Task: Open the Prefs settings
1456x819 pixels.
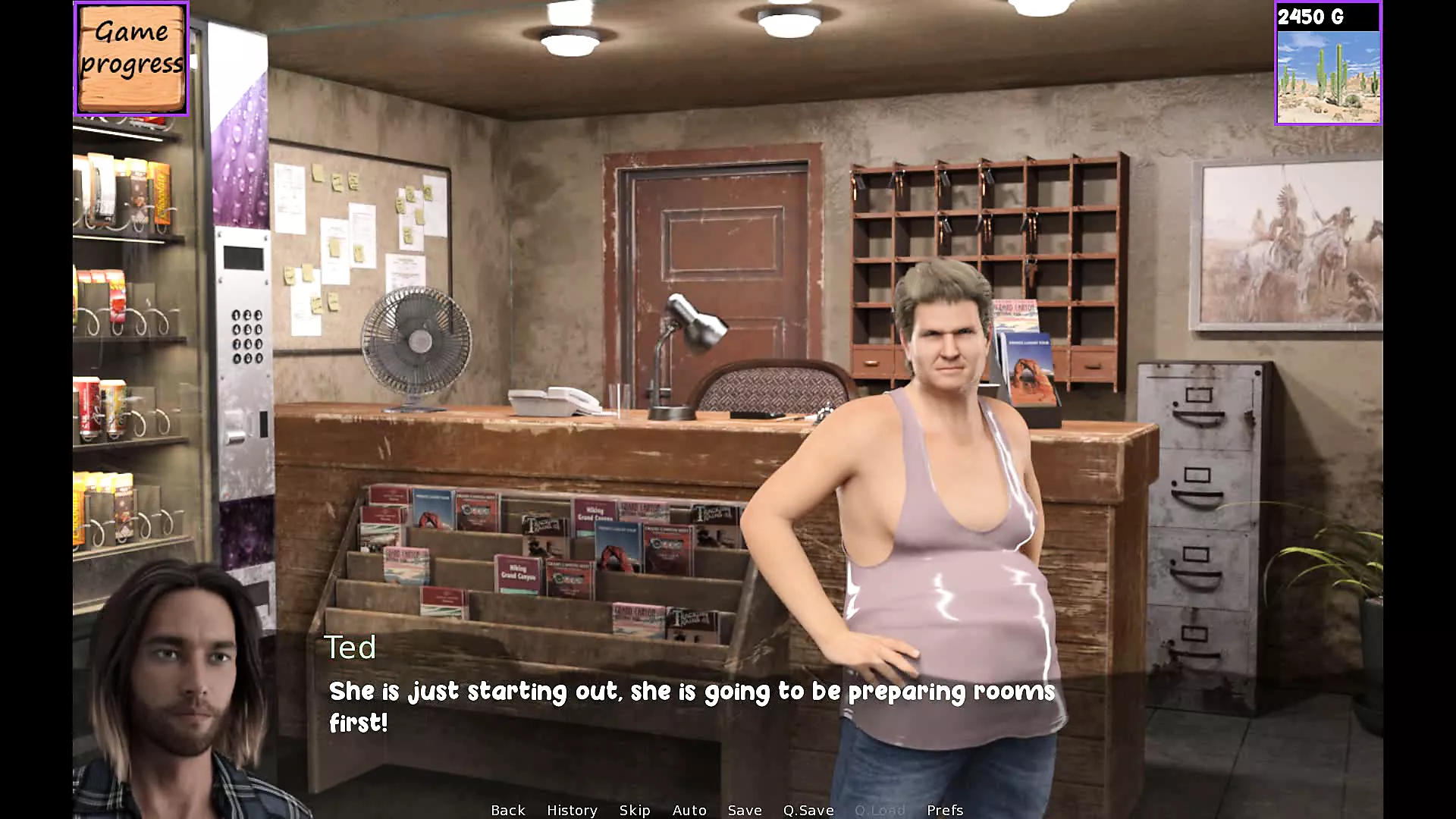Action: (x=944, y=810)
